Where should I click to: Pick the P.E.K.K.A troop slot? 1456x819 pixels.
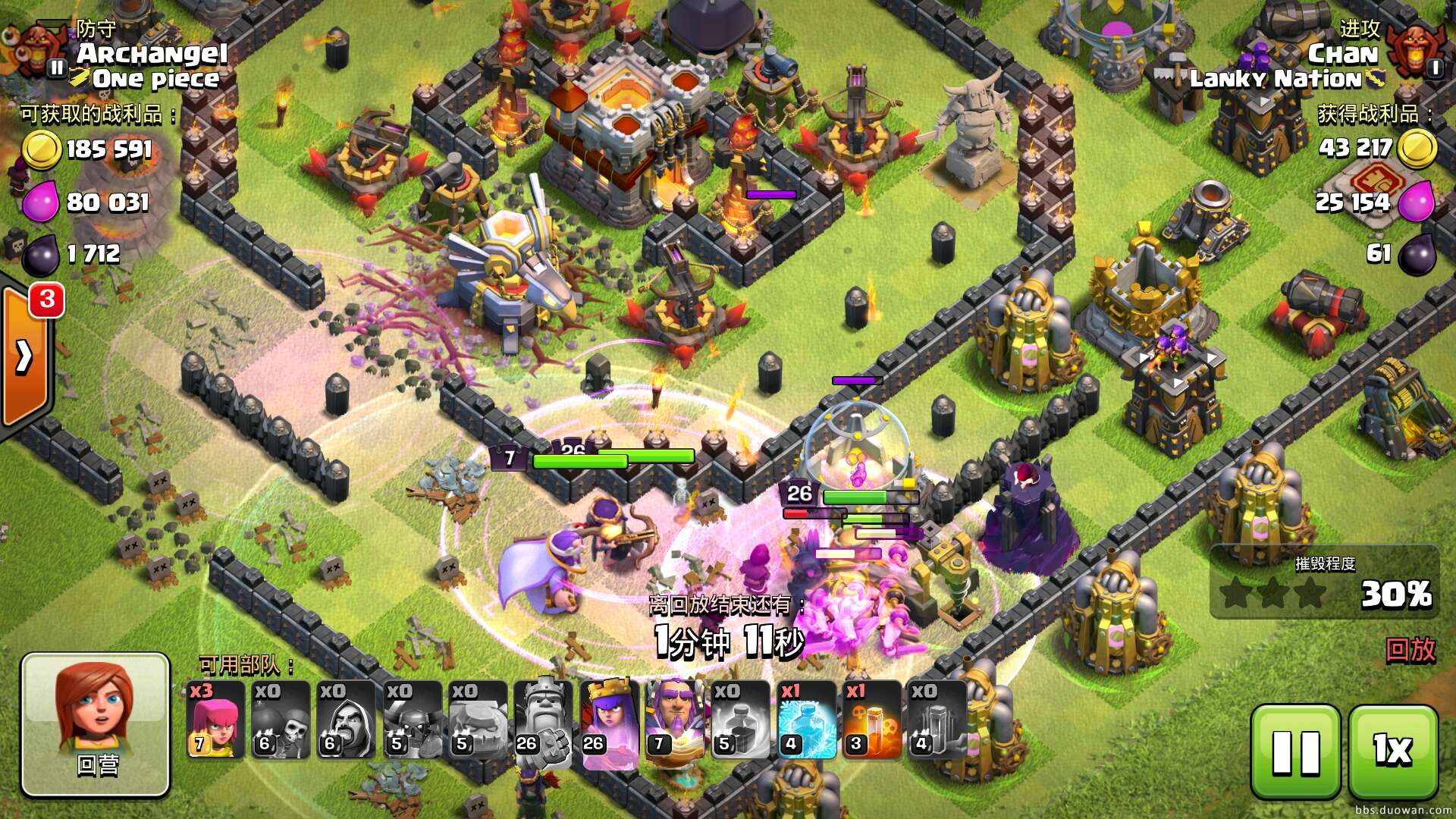pos(411,720)
